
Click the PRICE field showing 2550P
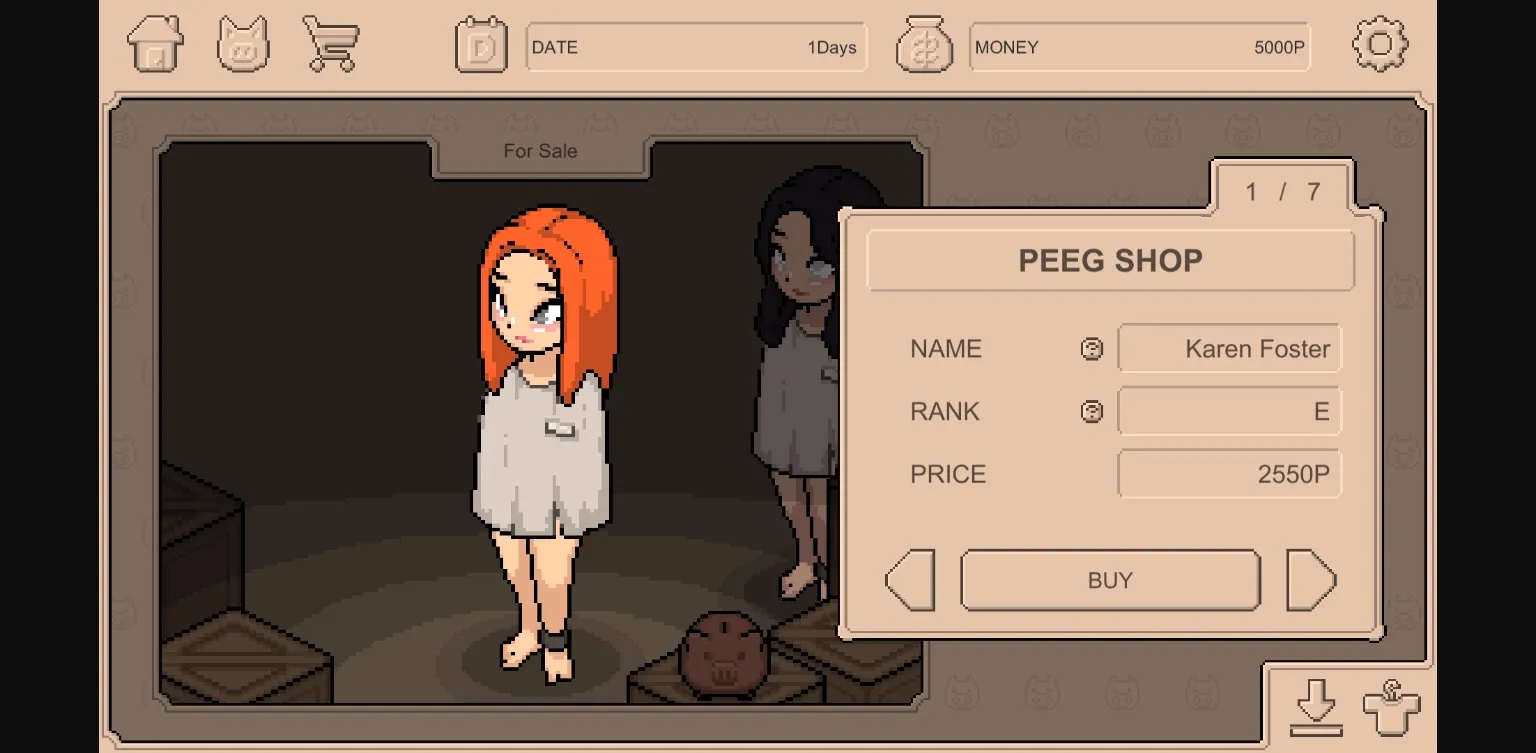[x=1229, y=473]
